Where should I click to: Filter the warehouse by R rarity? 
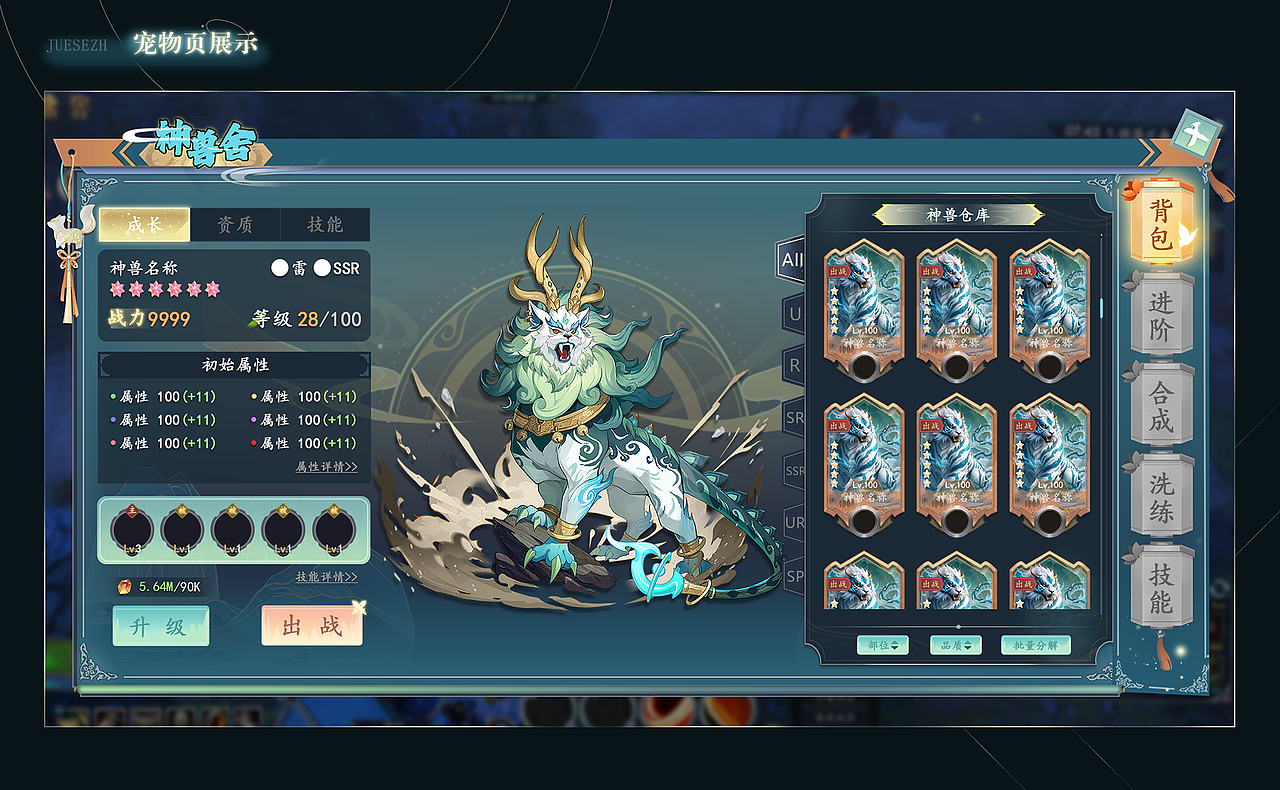795,366
